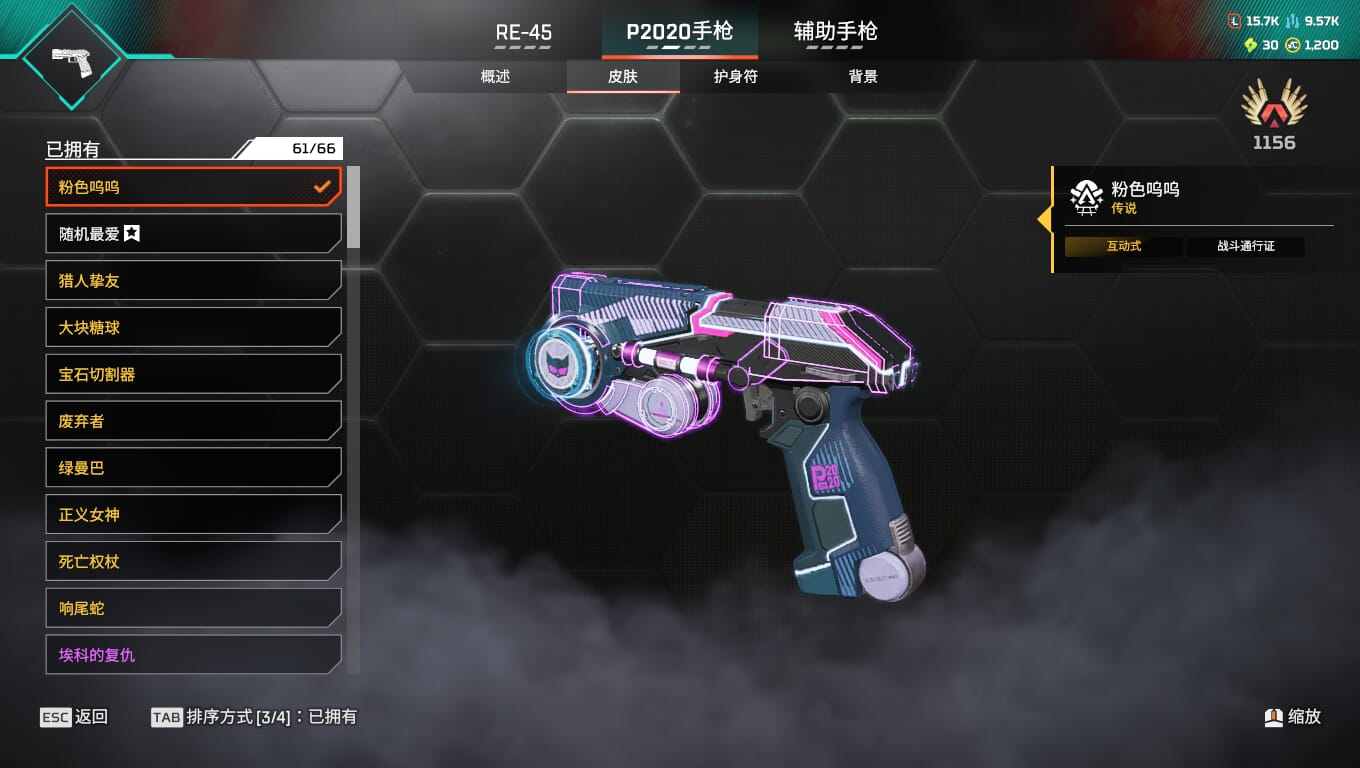Switch to the RE-45 weapon tab
Screen dimensions: 1360x768
click(x=524, y=32)
